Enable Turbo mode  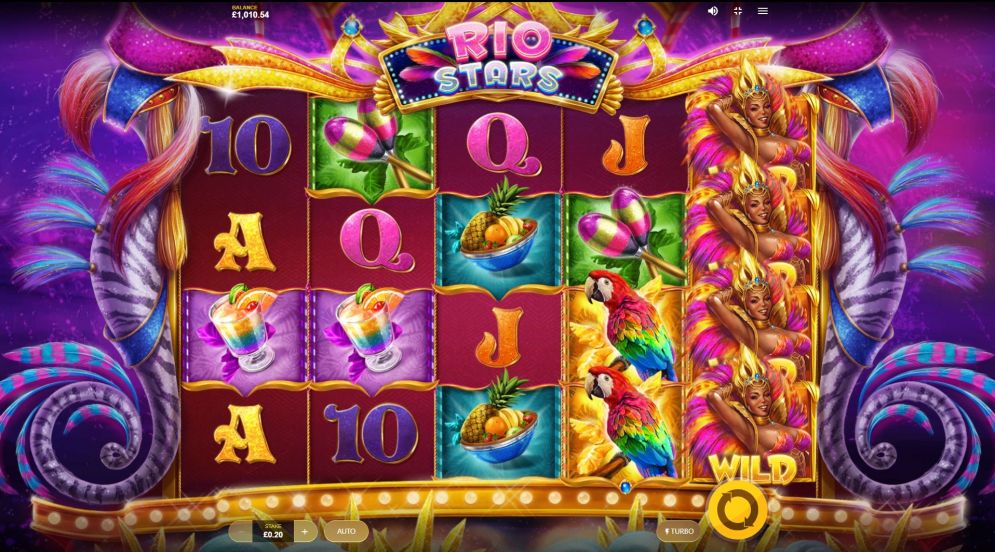(x=679, y=531)
